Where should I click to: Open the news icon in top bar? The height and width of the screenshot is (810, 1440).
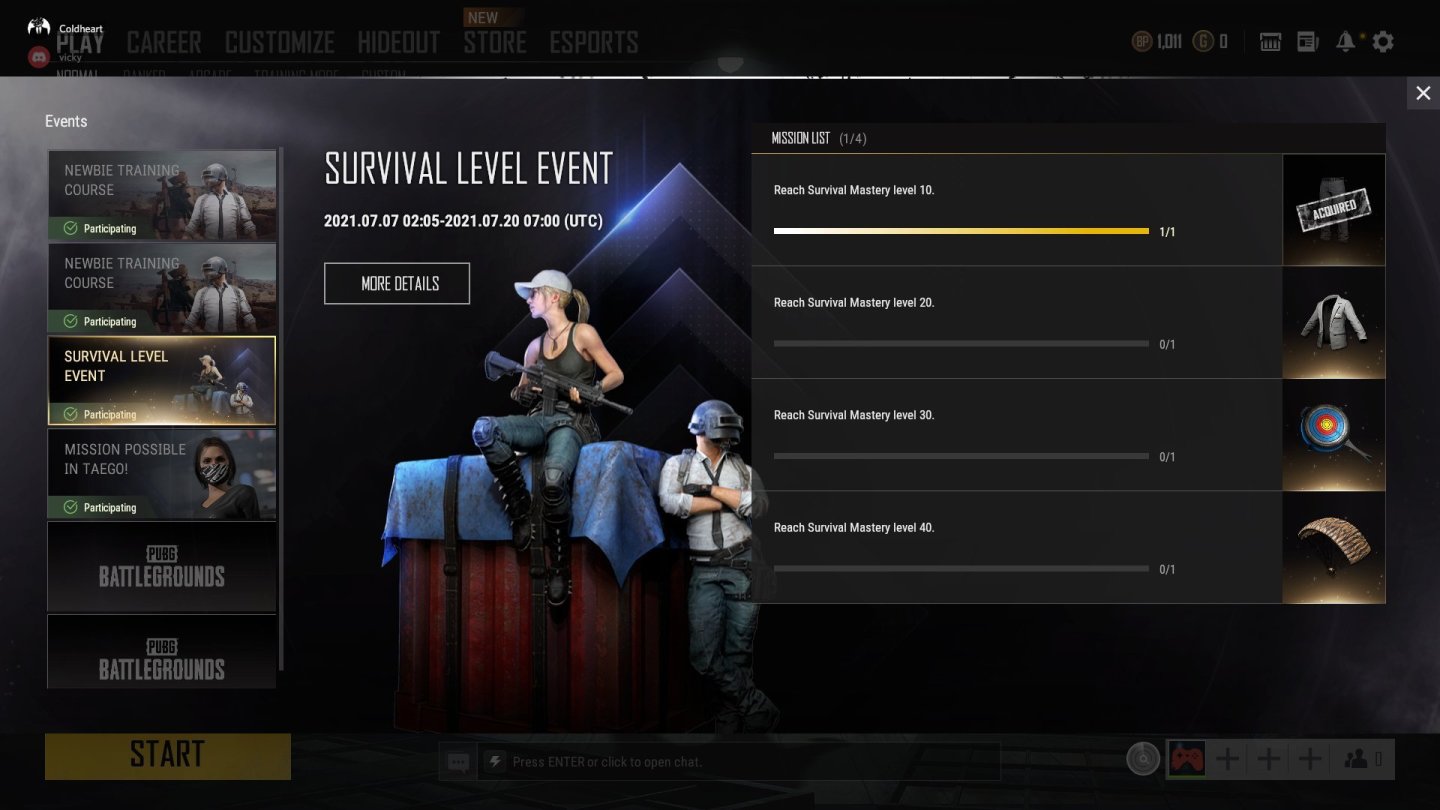(x=1308, y=42)
